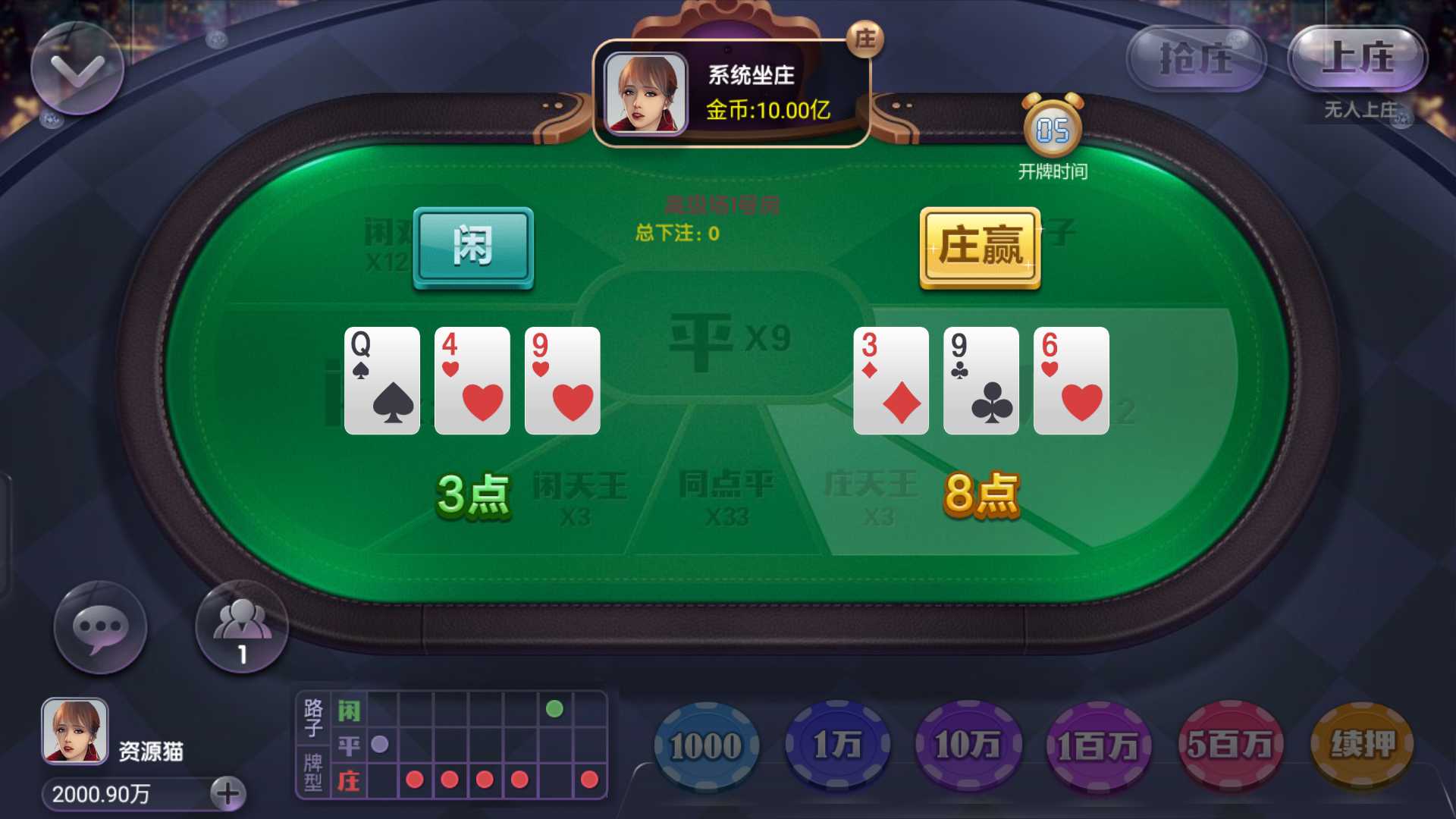Select the 1000 betting chip
Viewport: 1456px width, 819px height.
click(x=706, y=746)
